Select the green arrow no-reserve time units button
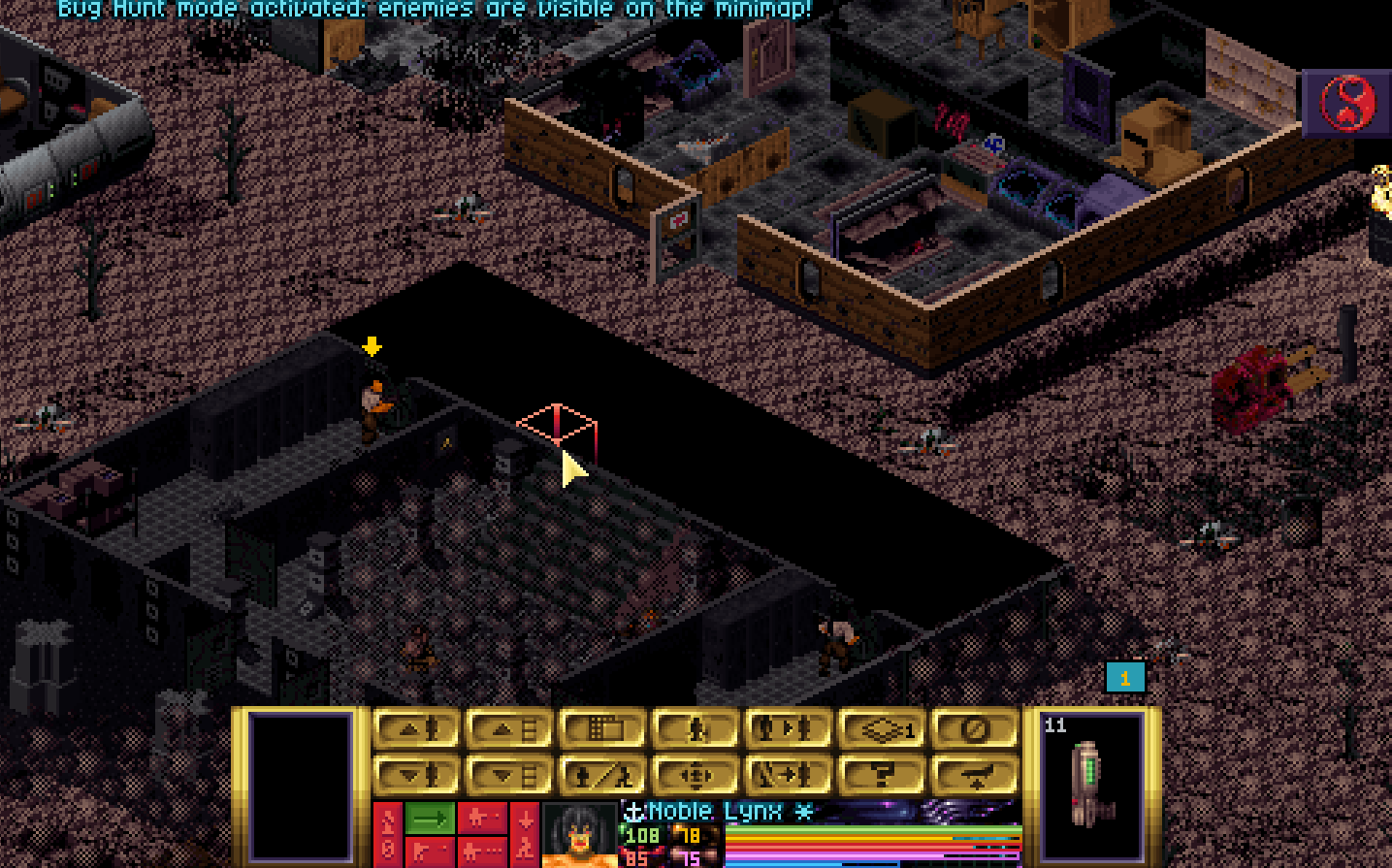Image resolution: width=1392 pixels, height=868 pixels. tap(429, 819)
